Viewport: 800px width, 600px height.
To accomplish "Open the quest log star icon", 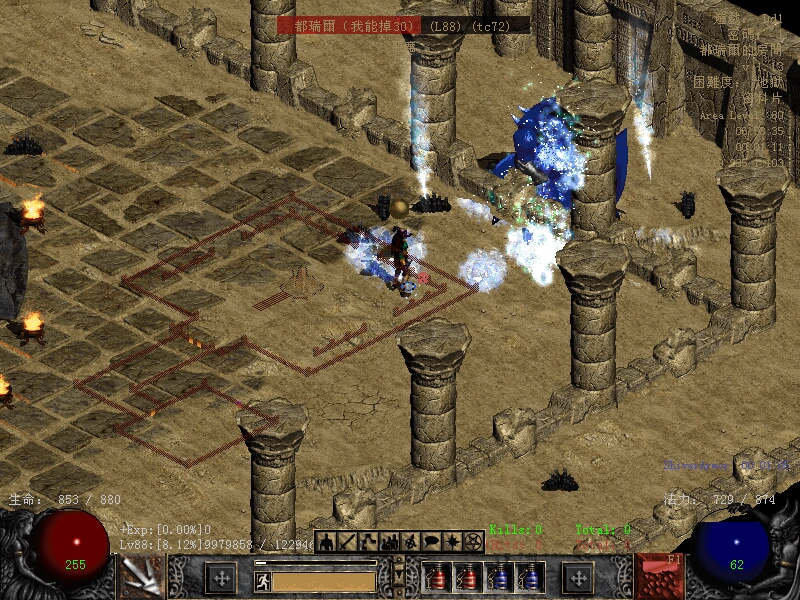I will 452,542.
